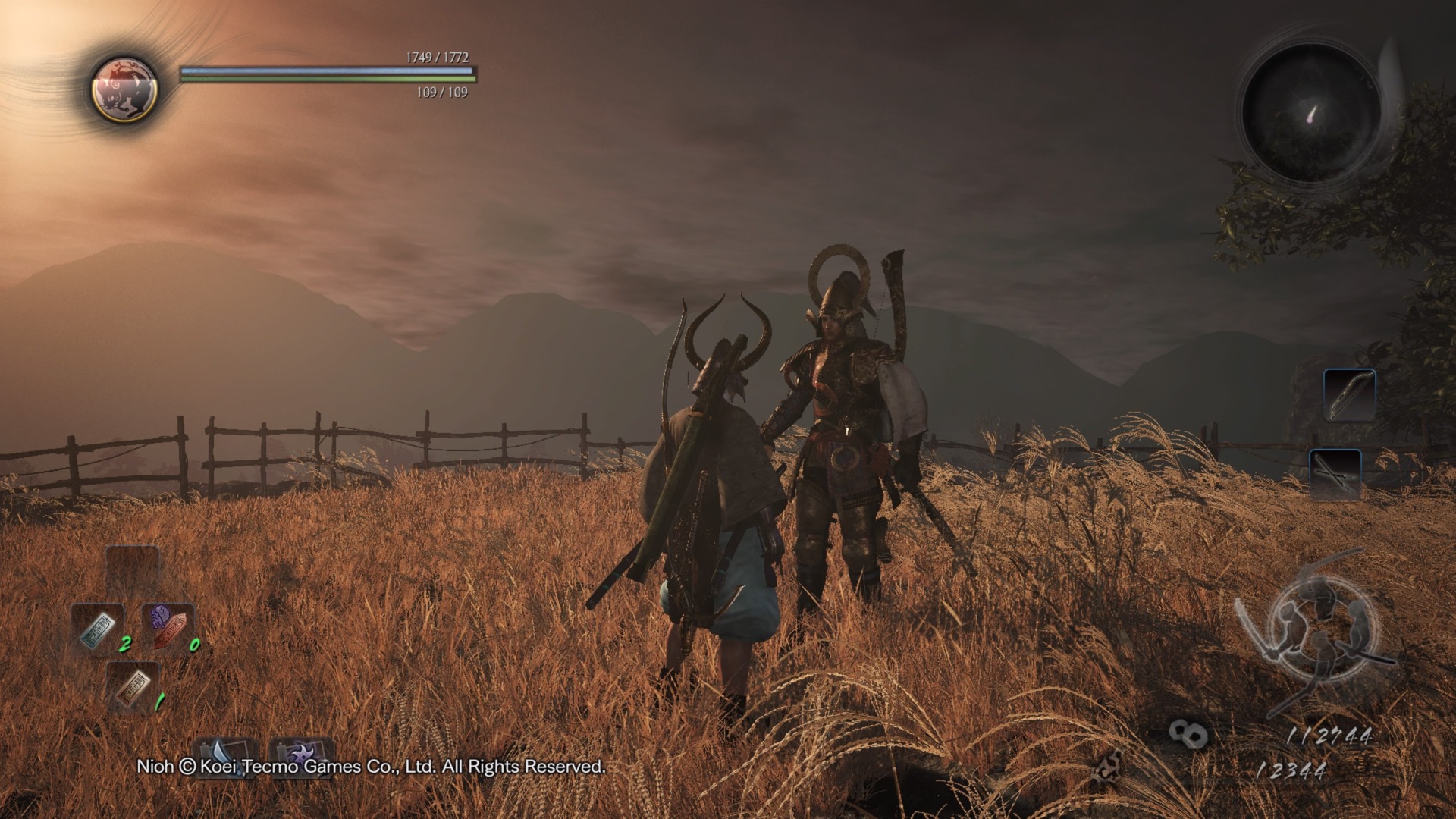Select the sword melee weapon slot icon
This screenshot has height=819, width=1456.
click(x=223, y=758)
